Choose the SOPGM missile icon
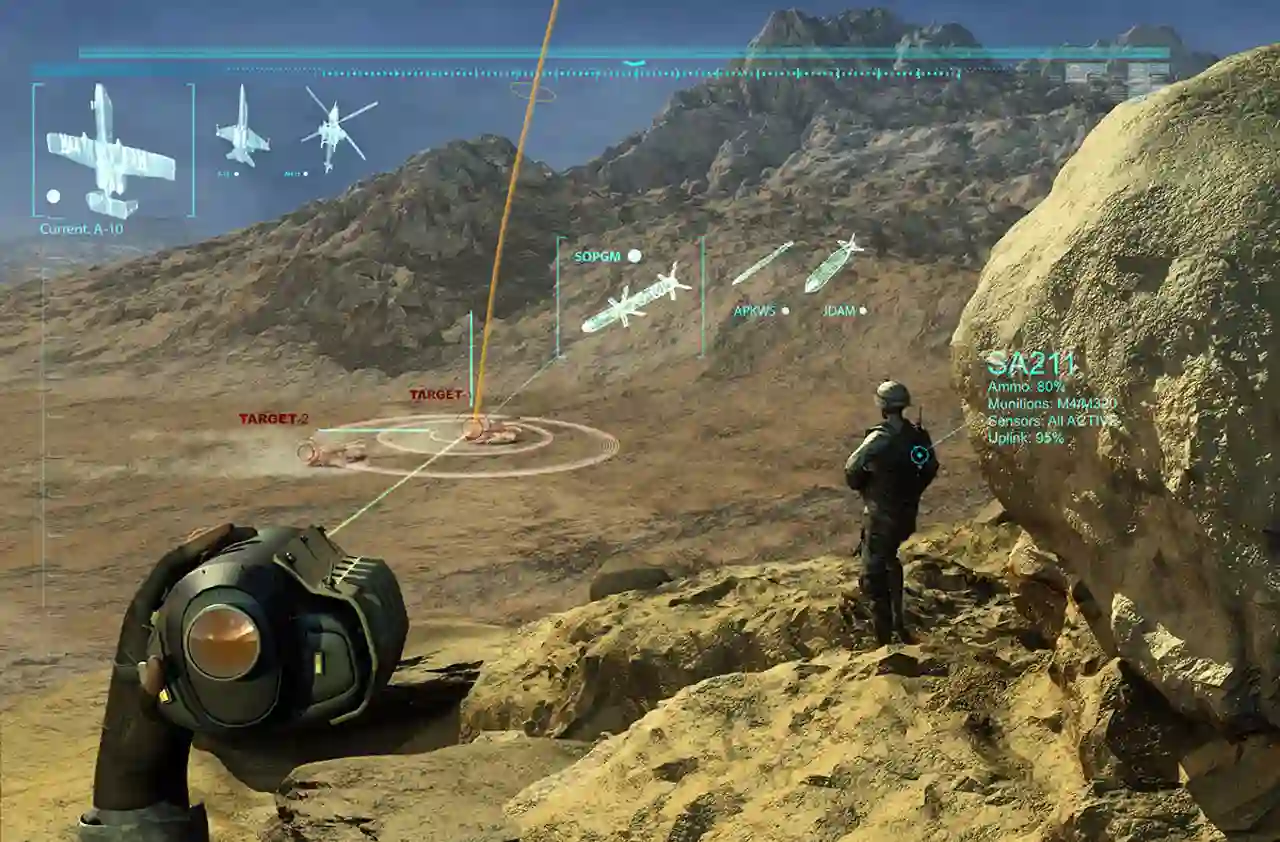 pos(636,297)
